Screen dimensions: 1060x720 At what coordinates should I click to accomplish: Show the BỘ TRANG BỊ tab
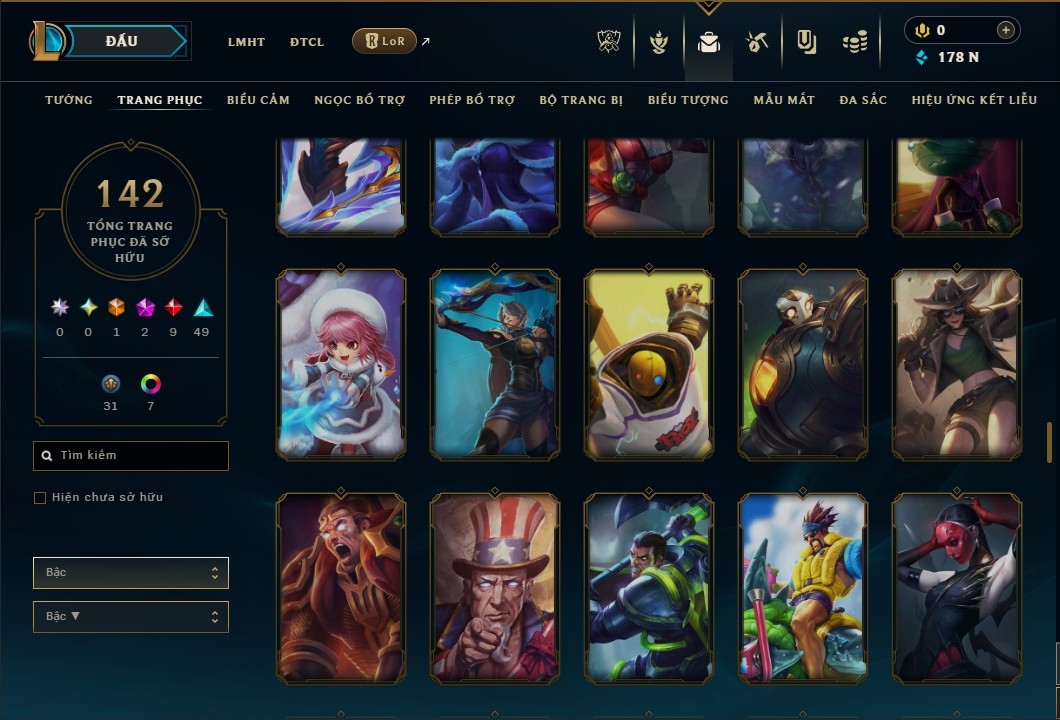[581, 100]
